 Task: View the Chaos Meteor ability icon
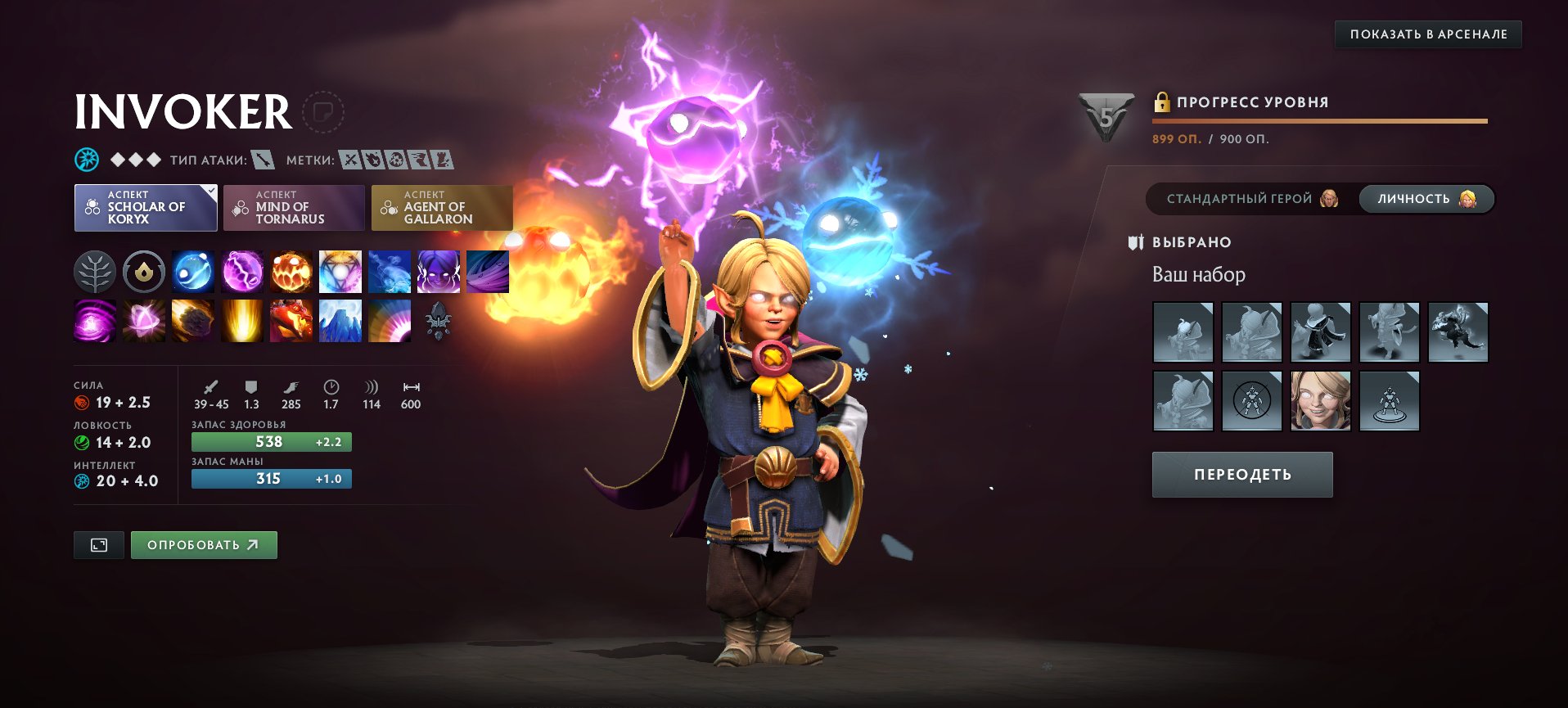192,321
